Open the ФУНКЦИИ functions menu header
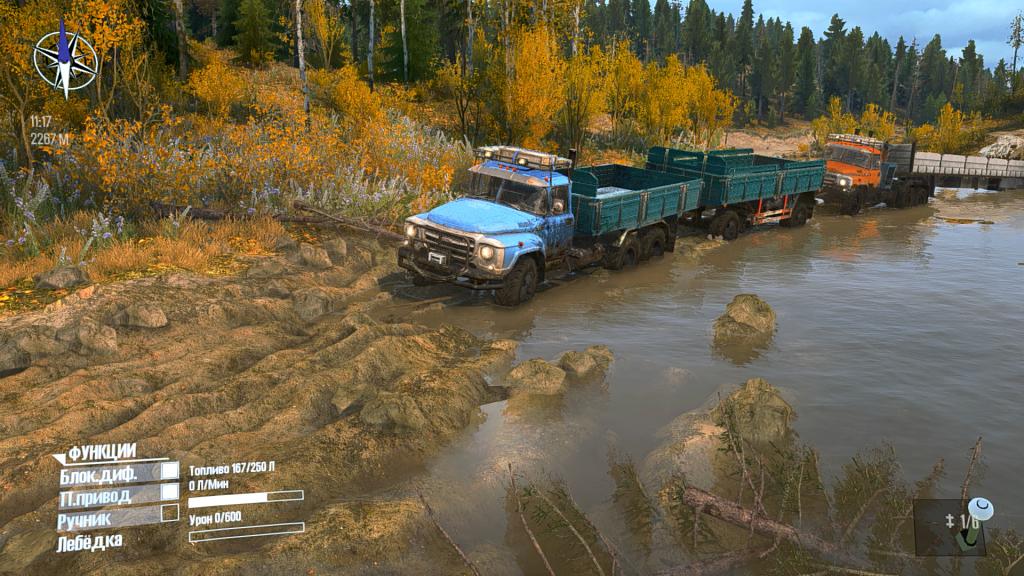This screenshot has height=576, width=1024. pyautogui.click(x=101, y=452)
